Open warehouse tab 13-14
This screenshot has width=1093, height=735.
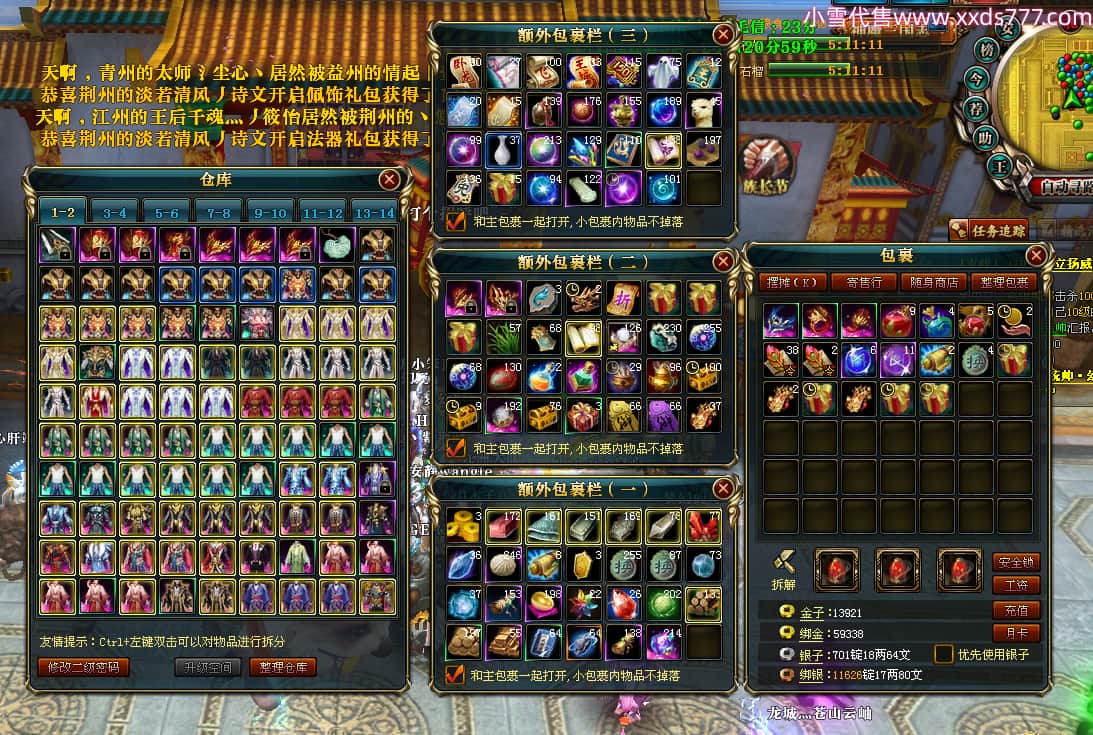tap(374, 212)
